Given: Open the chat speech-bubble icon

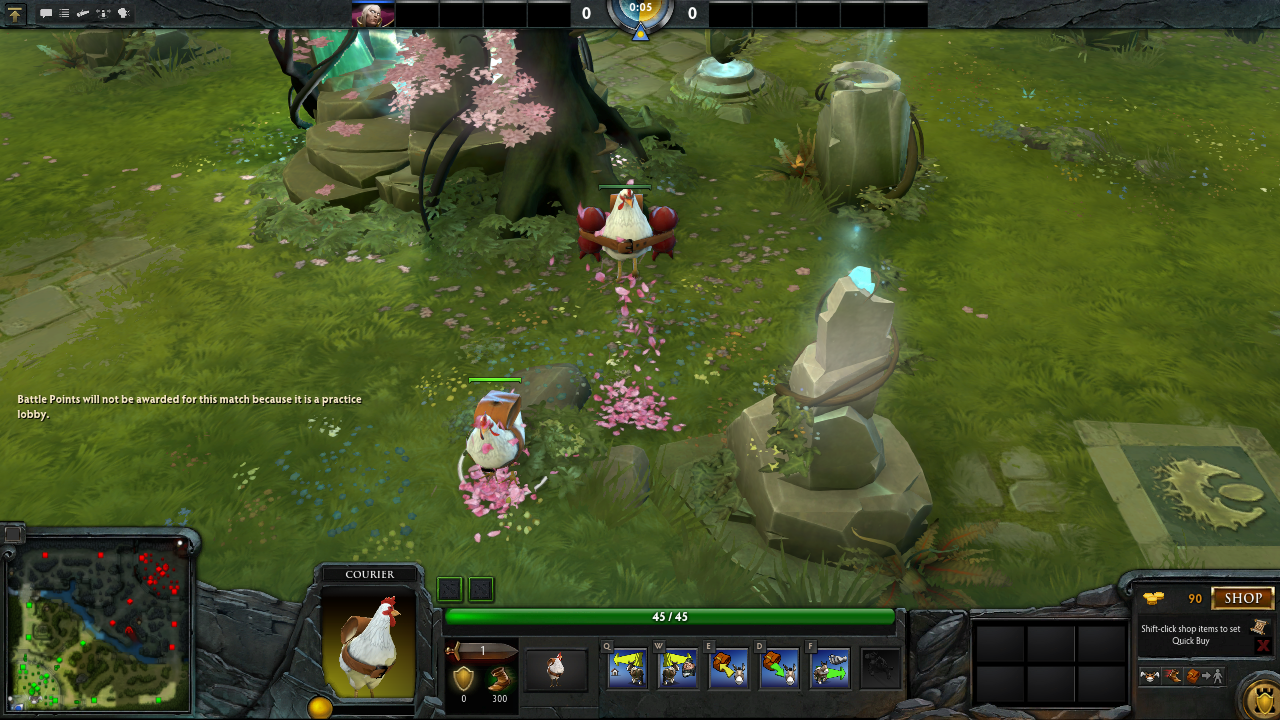Looking at the screenshot, I should click(x=46, y=14).
